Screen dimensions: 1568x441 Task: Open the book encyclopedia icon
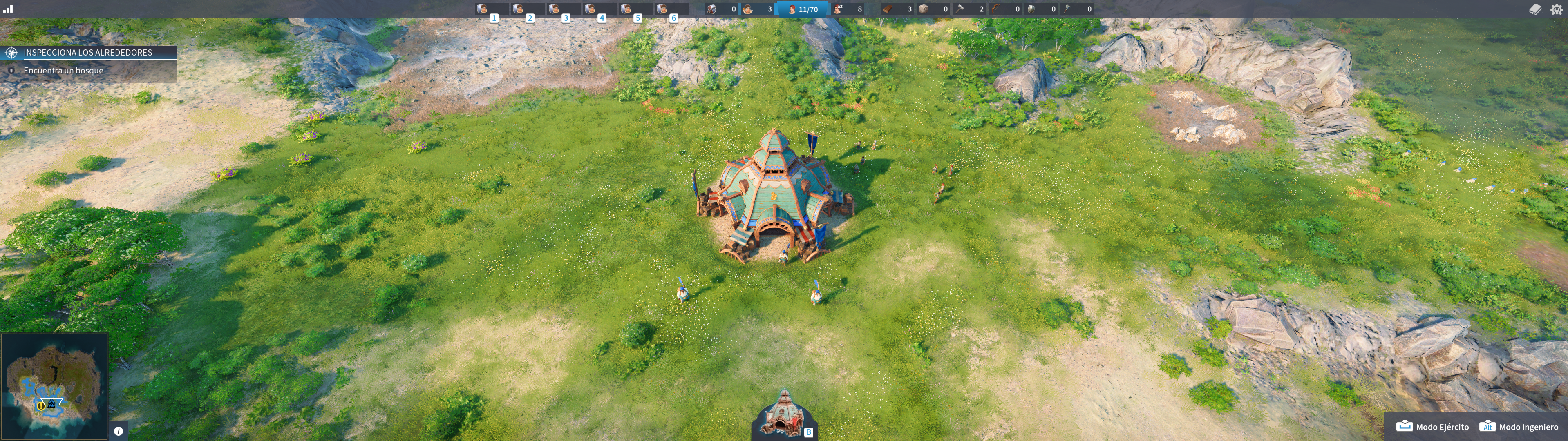click(1534, 9)
